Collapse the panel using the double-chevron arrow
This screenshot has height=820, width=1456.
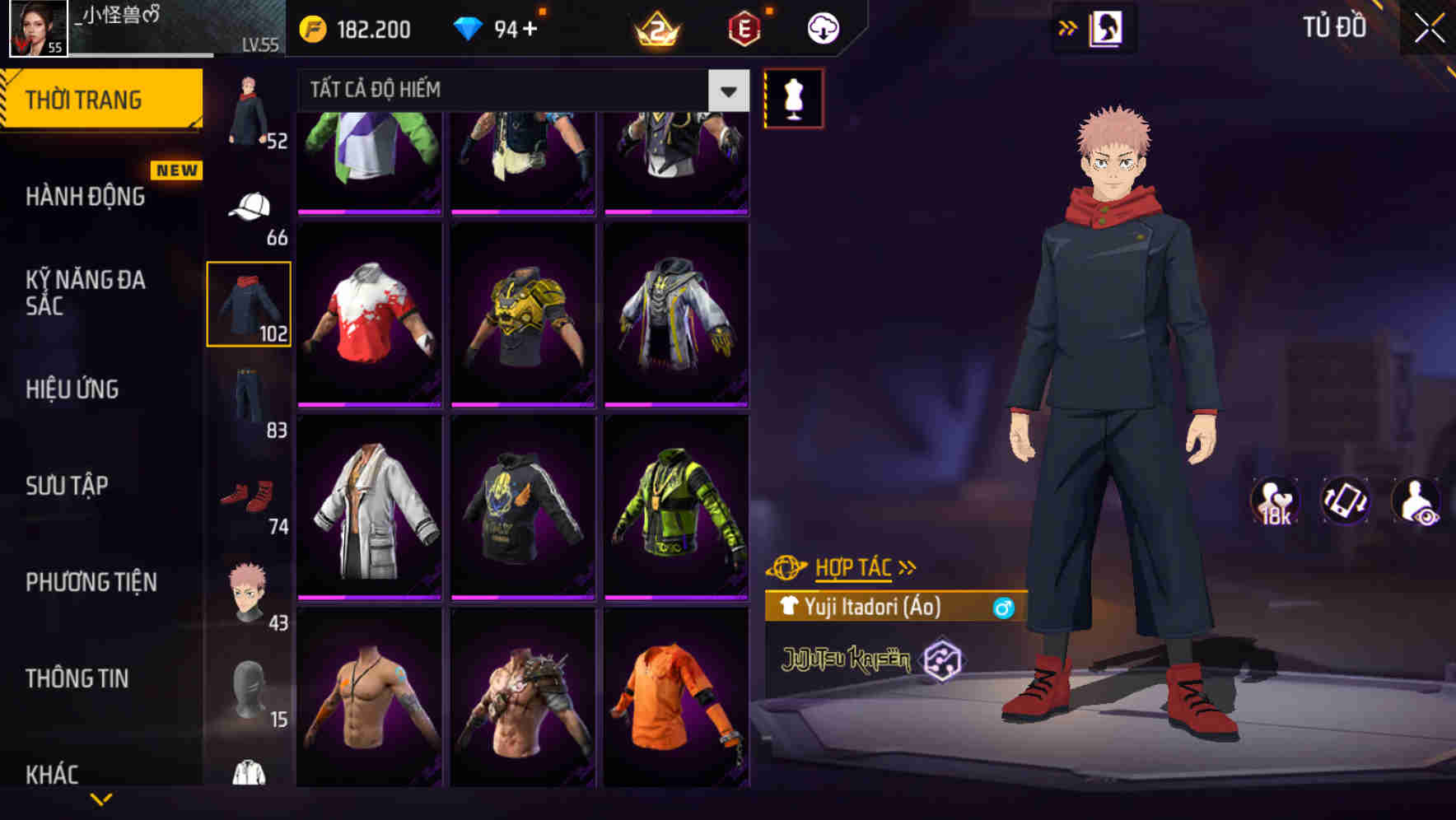1068,26
